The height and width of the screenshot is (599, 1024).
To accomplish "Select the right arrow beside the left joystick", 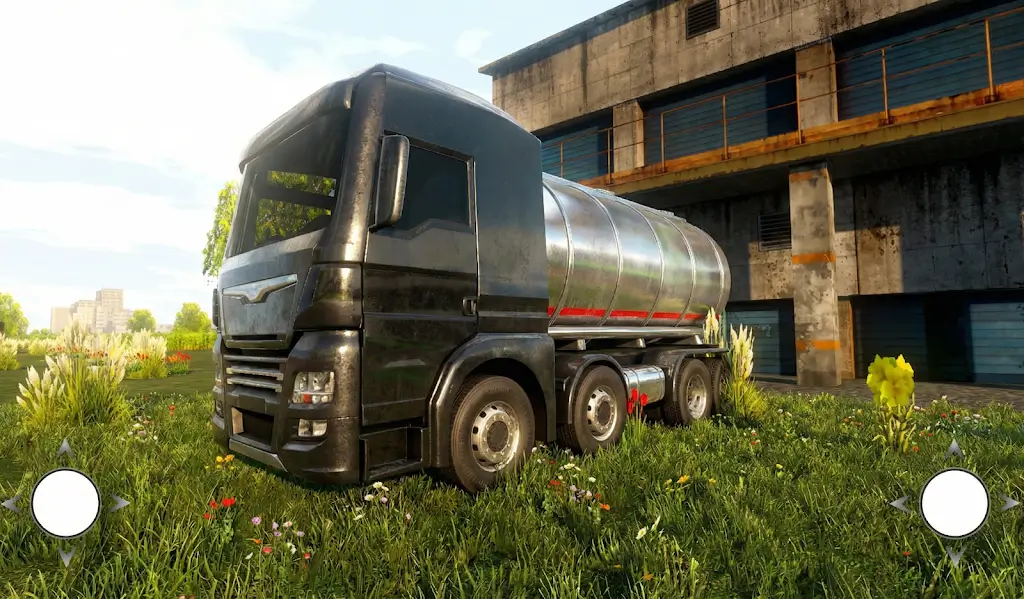I will click(120, 503).
